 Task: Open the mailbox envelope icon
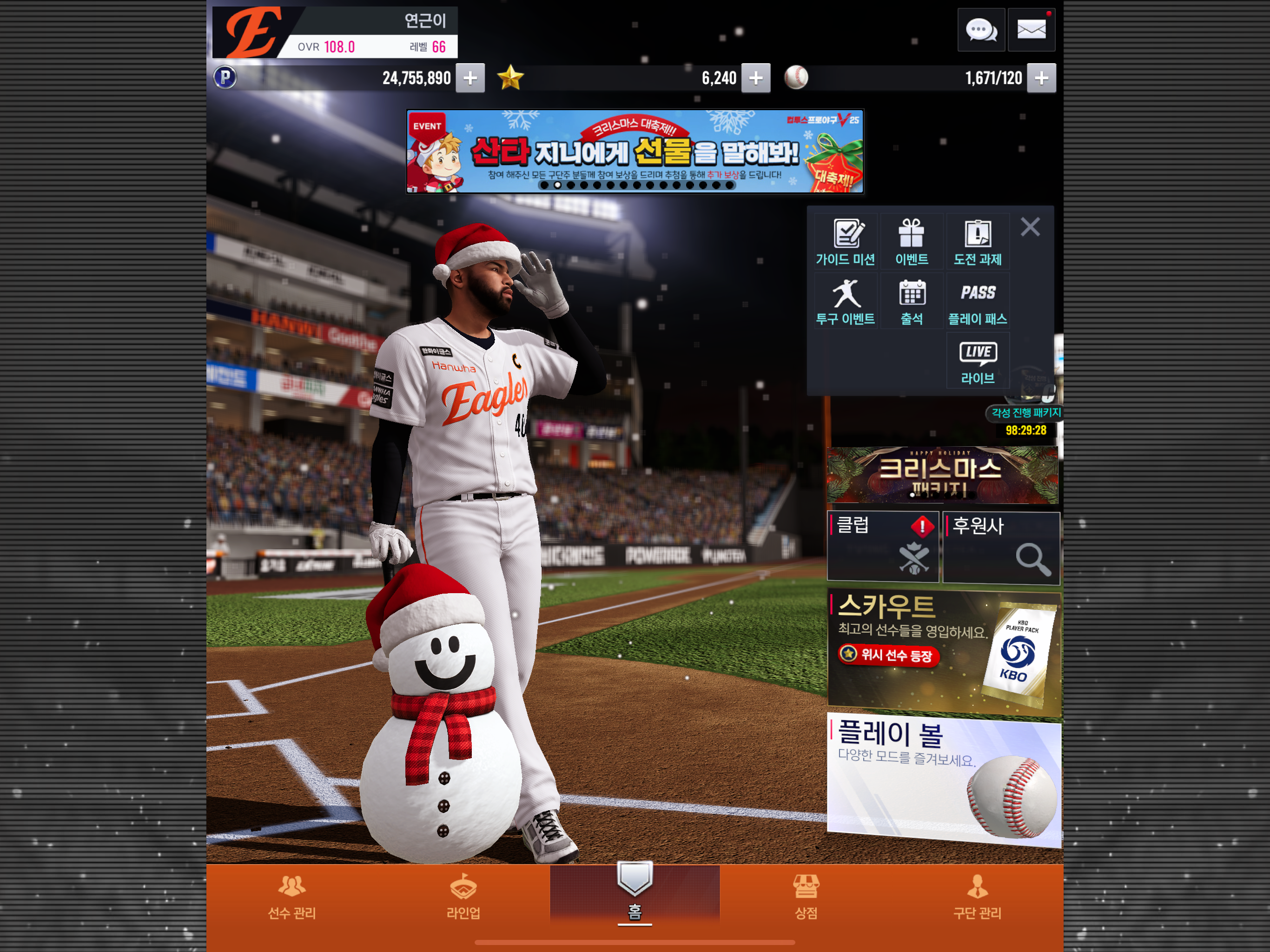pos(1031,30)
